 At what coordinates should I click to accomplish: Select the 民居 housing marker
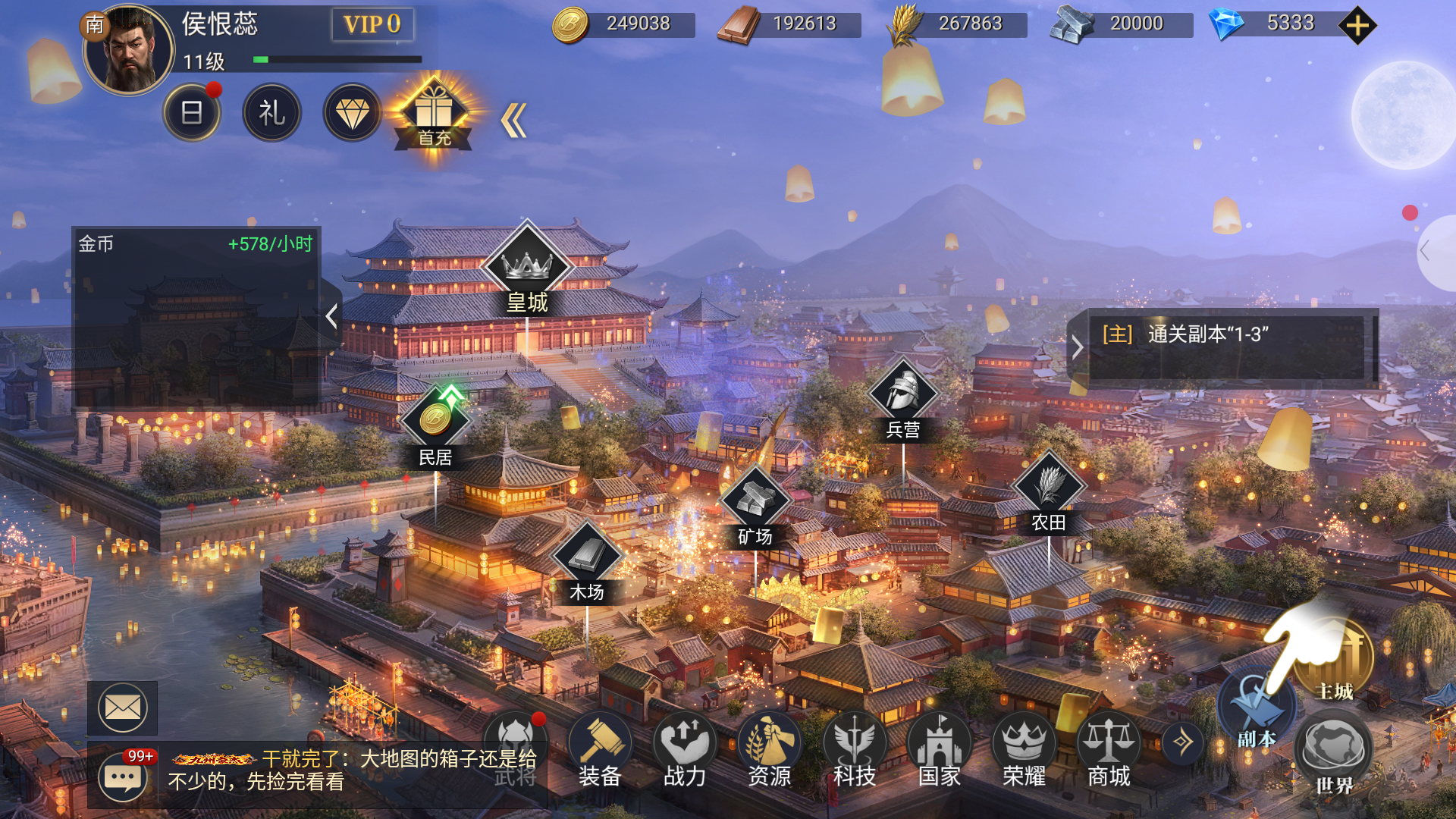435,426
